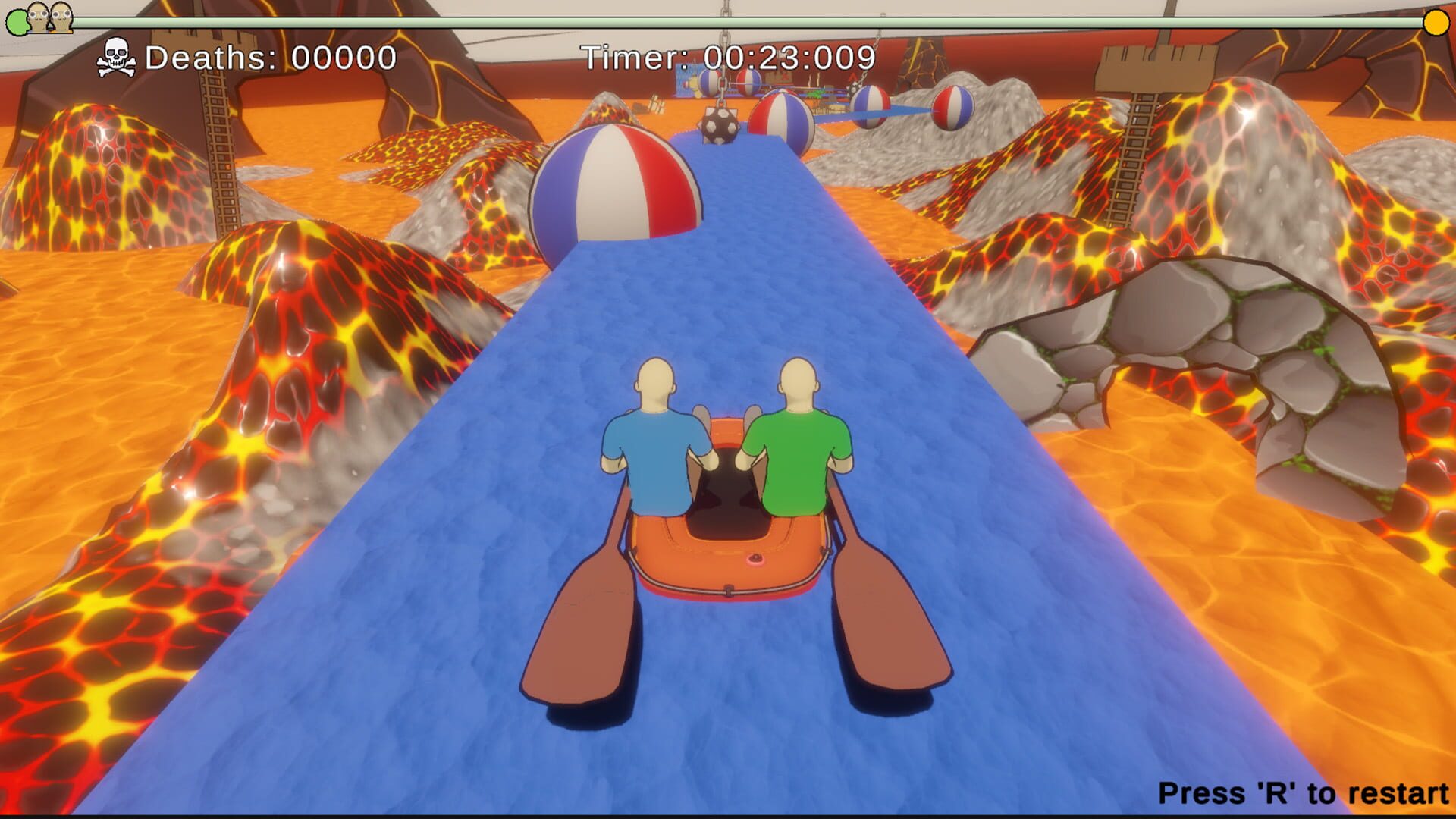The width and height of the screenshot is (1456, 819).
Task: Click the level progress bar track
Action: point(728,24)
